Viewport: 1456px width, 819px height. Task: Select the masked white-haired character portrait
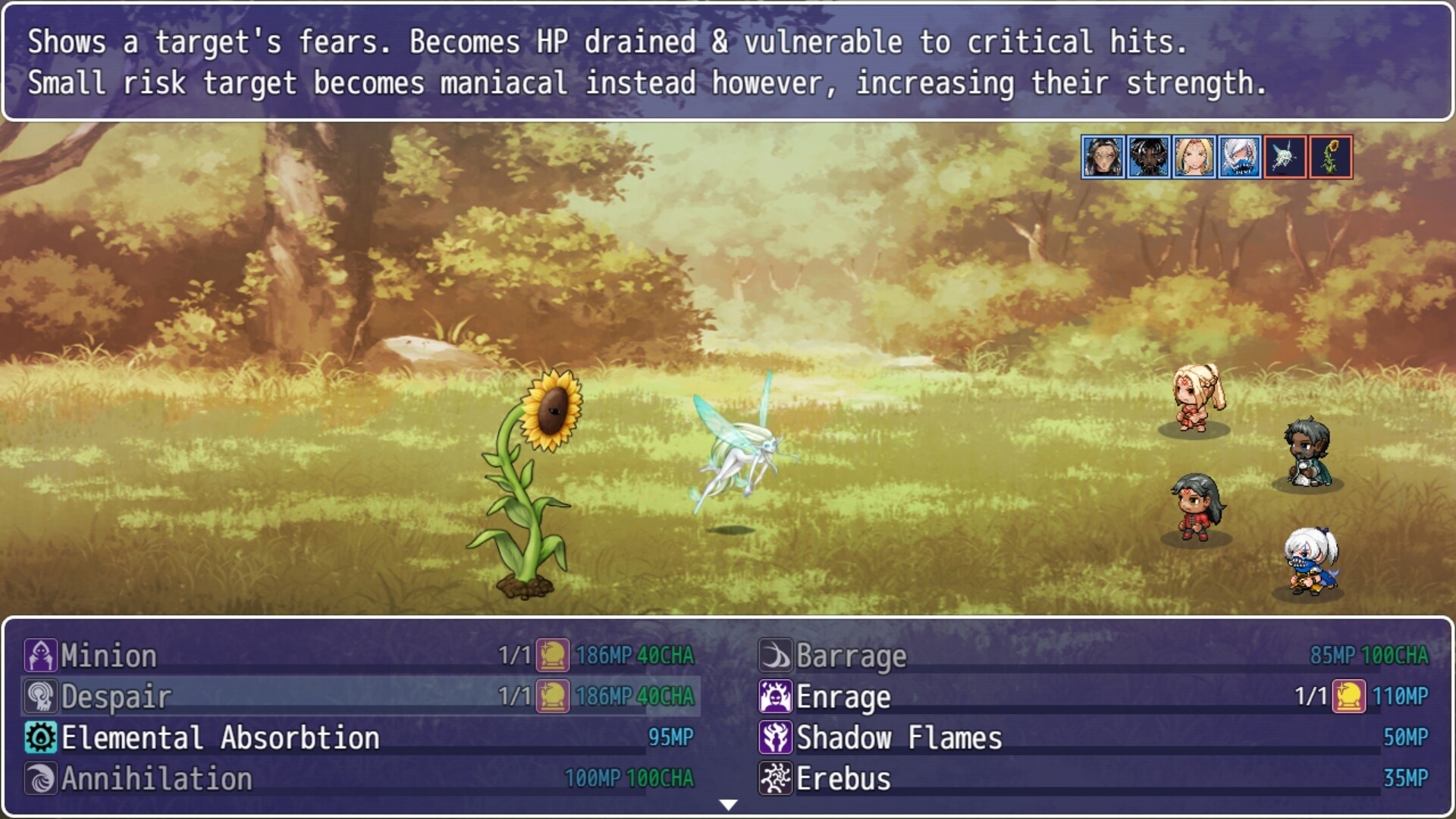(1239, 158)
